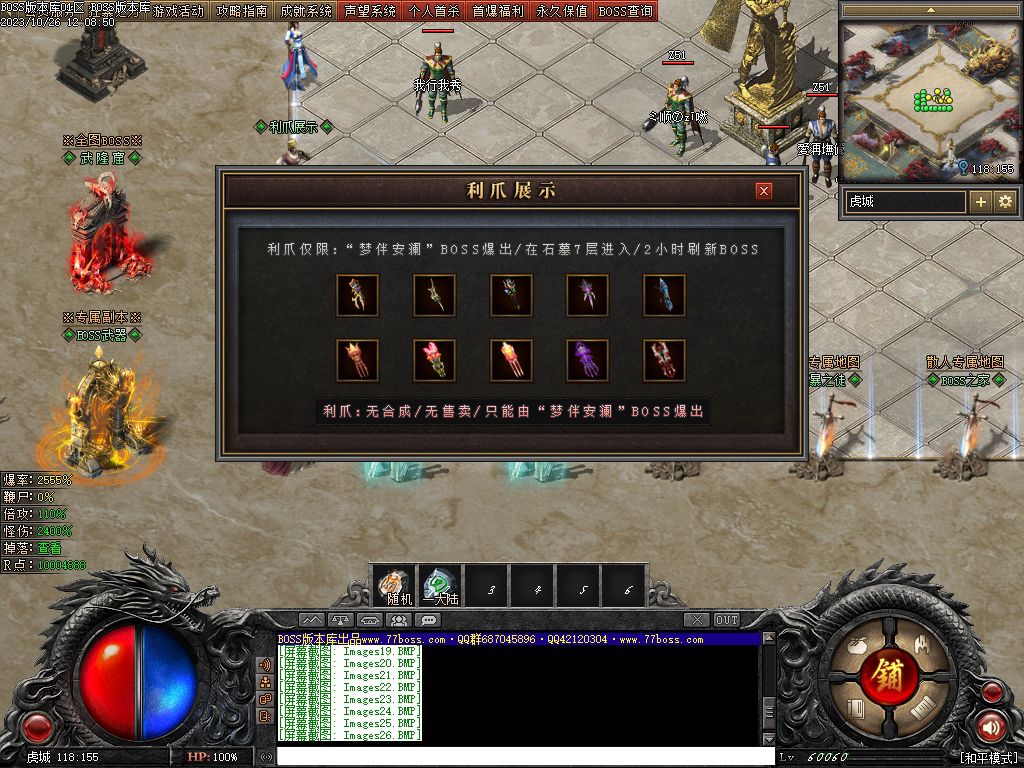Open the 个人首杀 menu
The image size is (1024, 768).
click(434, 11)
